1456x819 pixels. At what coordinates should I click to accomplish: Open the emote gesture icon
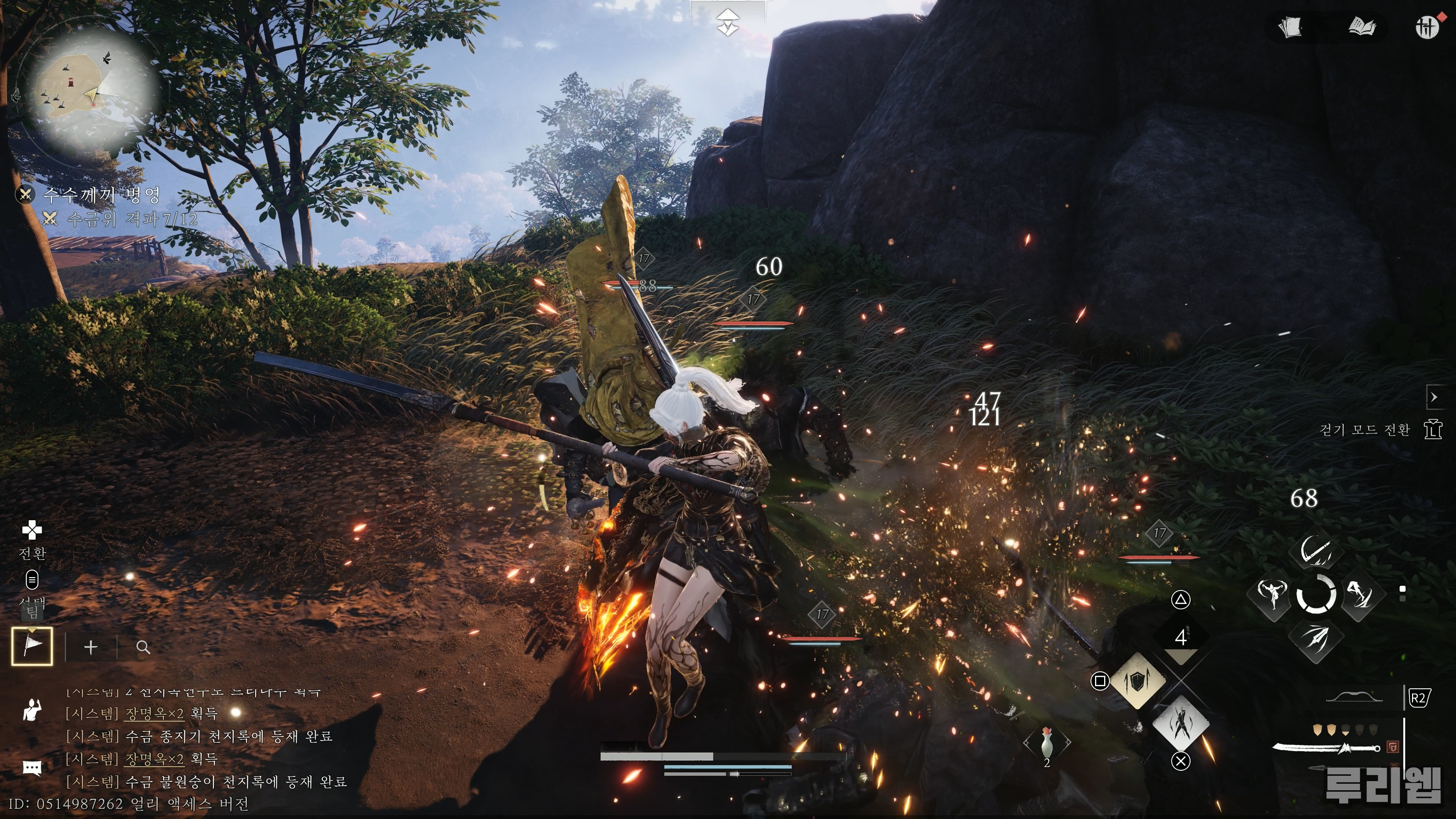pyautogui.click(x=32, y=711)
